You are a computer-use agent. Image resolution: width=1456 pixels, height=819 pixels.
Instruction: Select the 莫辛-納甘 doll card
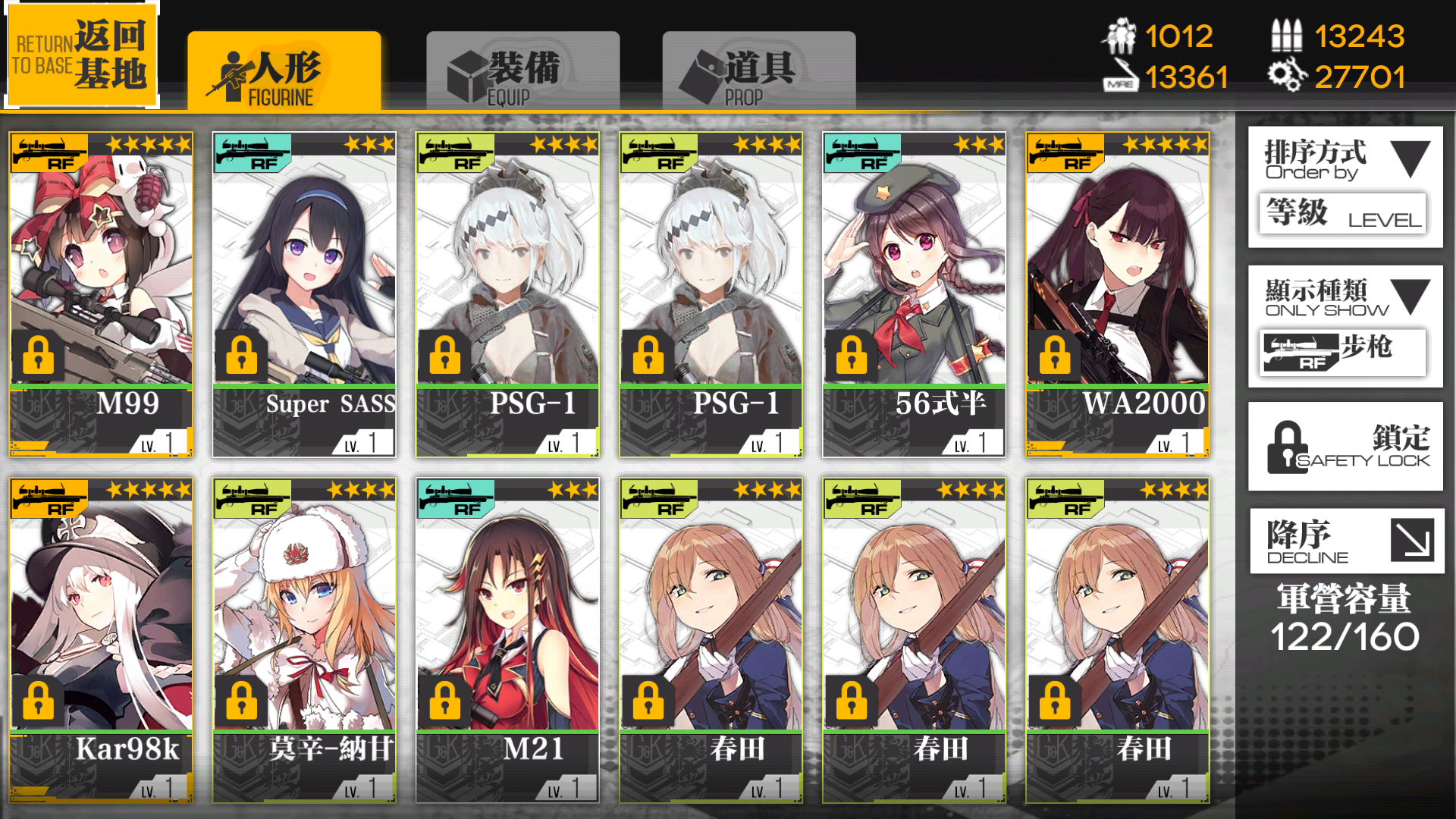[304, 639]
